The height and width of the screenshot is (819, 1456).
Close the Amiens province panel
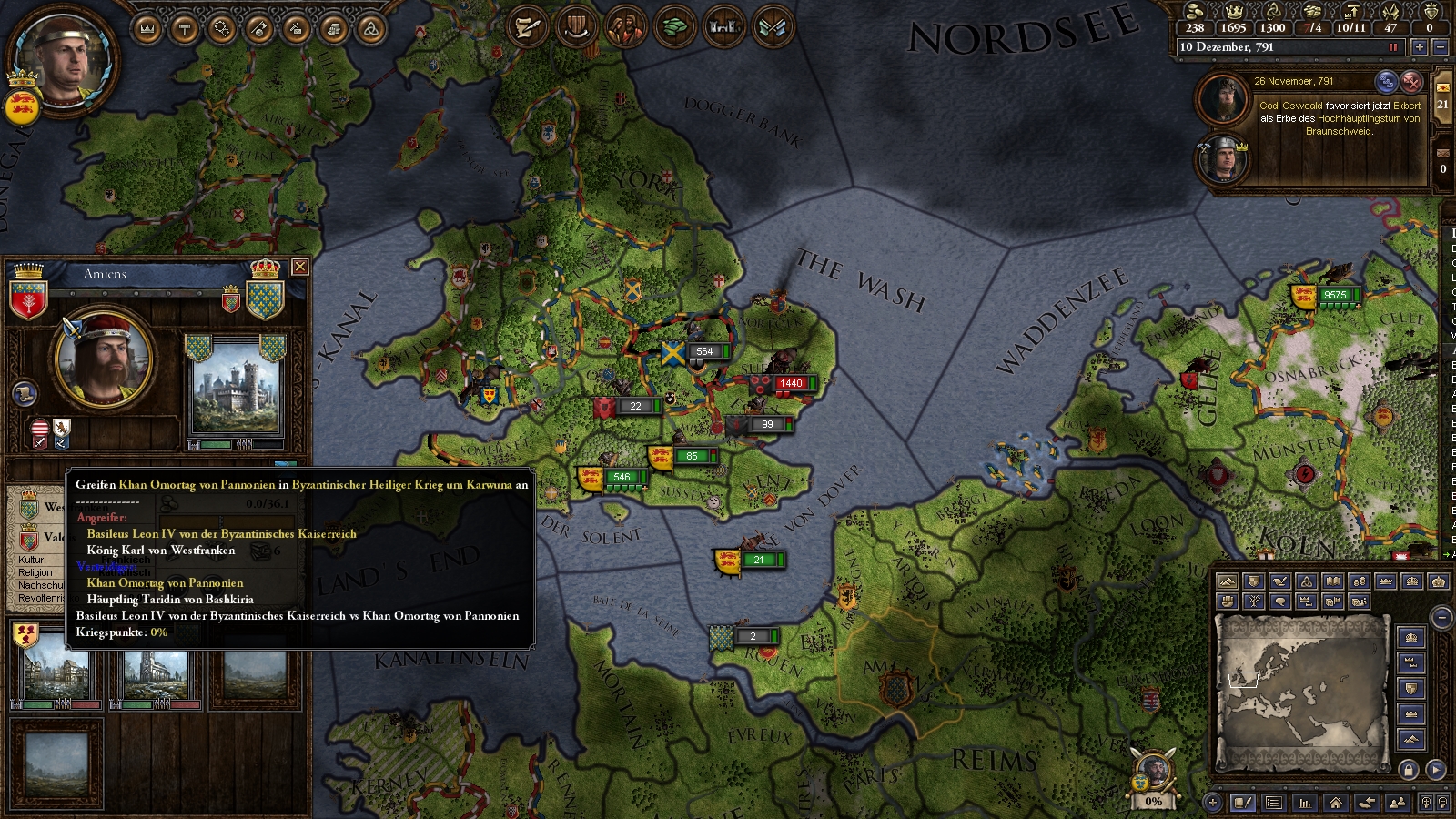click(299, 267)
